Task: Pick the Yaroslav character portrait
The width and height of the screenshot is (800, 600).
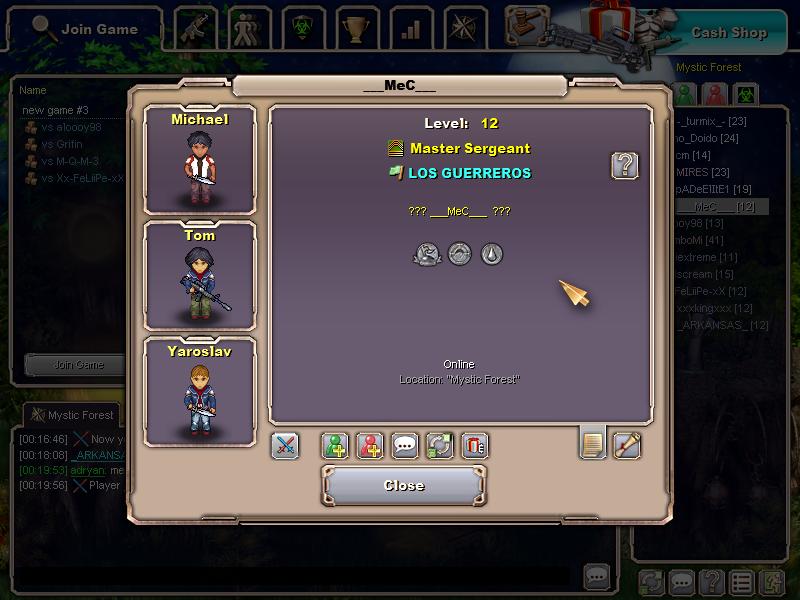Action: tap(200, 391)
